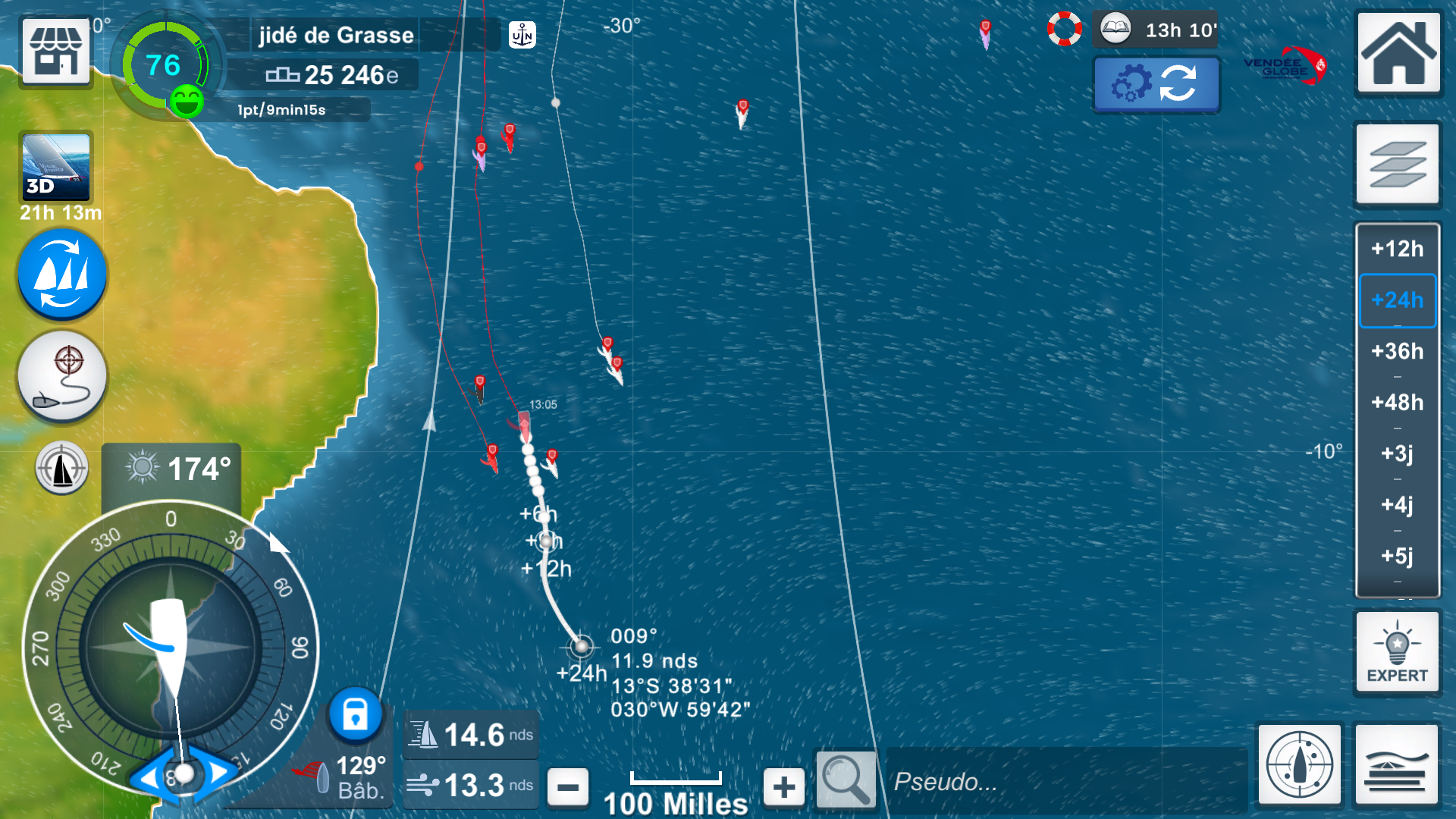
Task: Switch to the +48h forecast
Action: [1397, 402]
